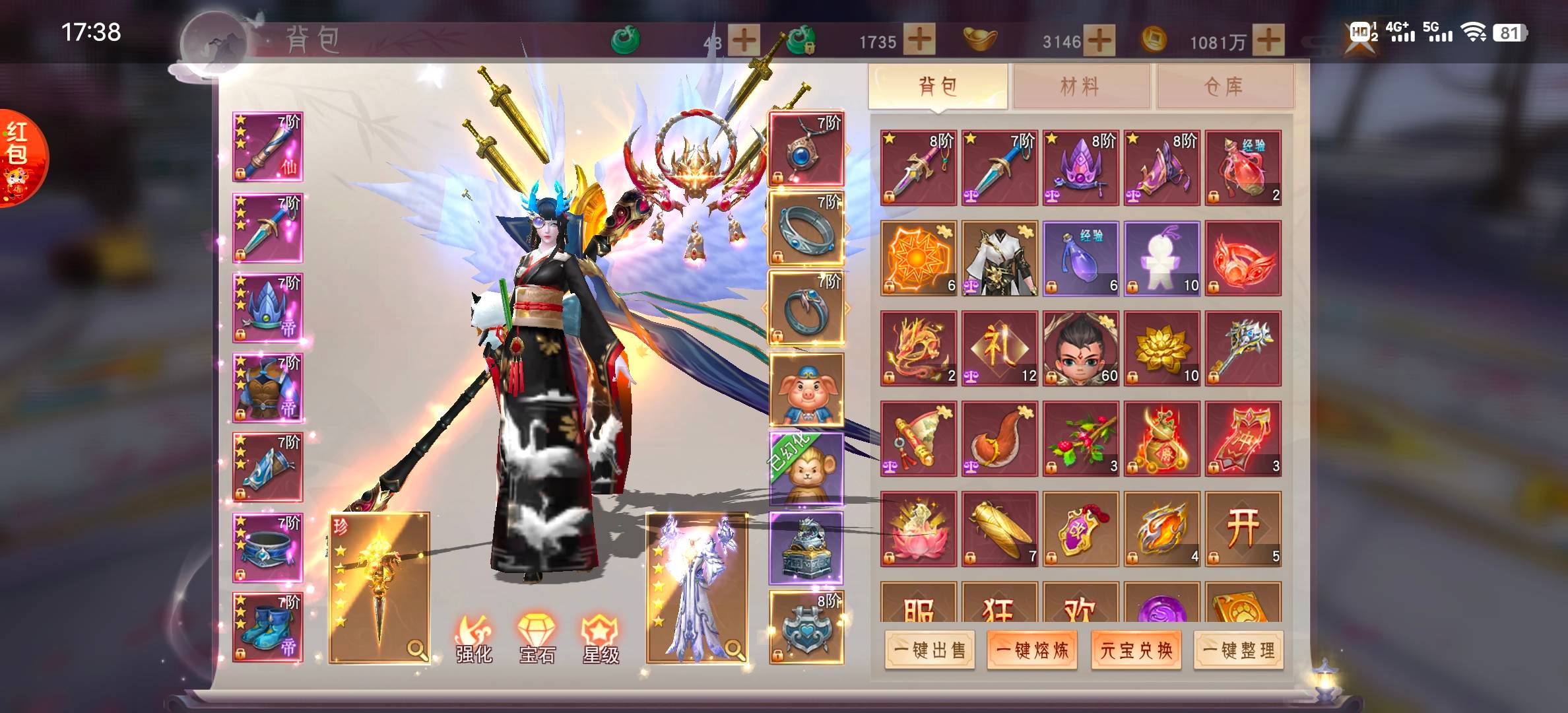Activate 一键熔炼 smelting button

click(1032, 651)
